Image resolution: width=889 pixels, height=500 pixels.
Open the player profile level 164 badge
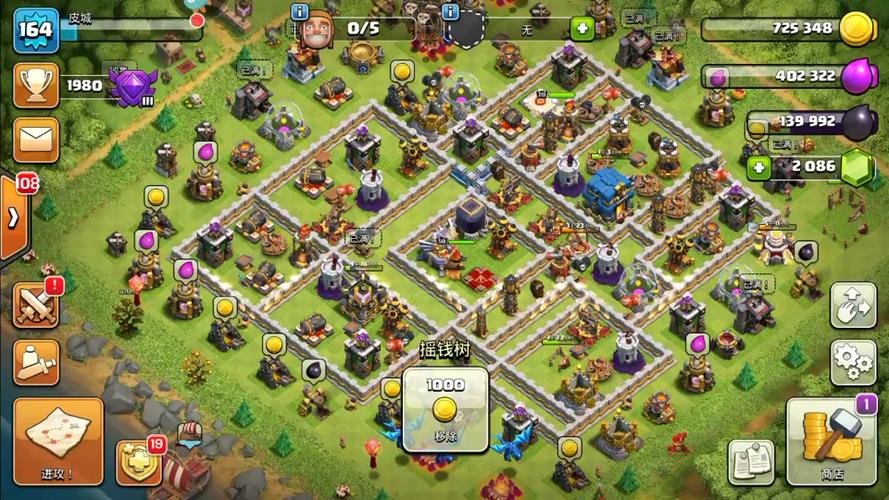pyautogui.click(x=36, y=29)
